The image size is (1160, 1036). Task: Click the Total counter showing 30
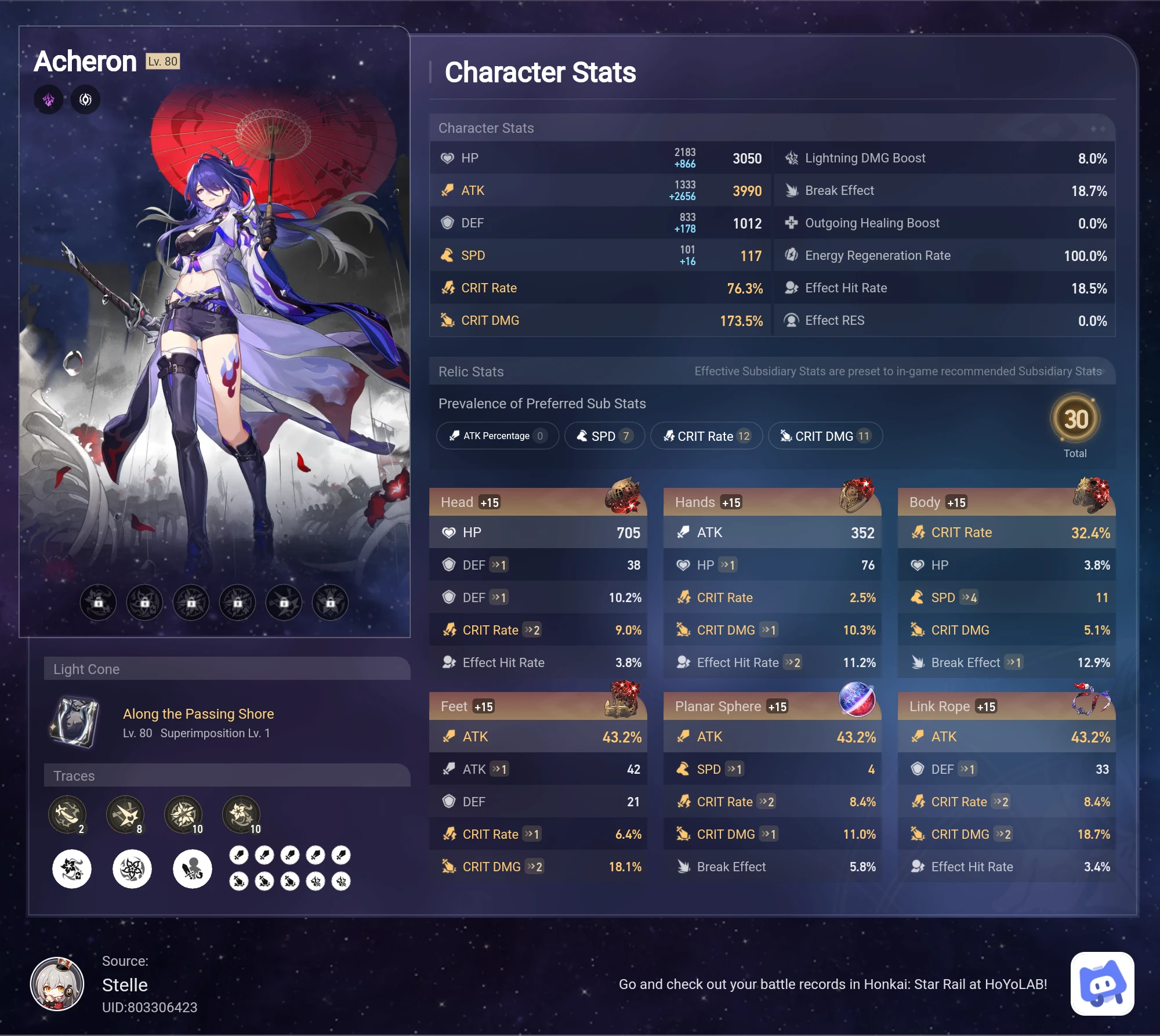tap(1075, 420)
